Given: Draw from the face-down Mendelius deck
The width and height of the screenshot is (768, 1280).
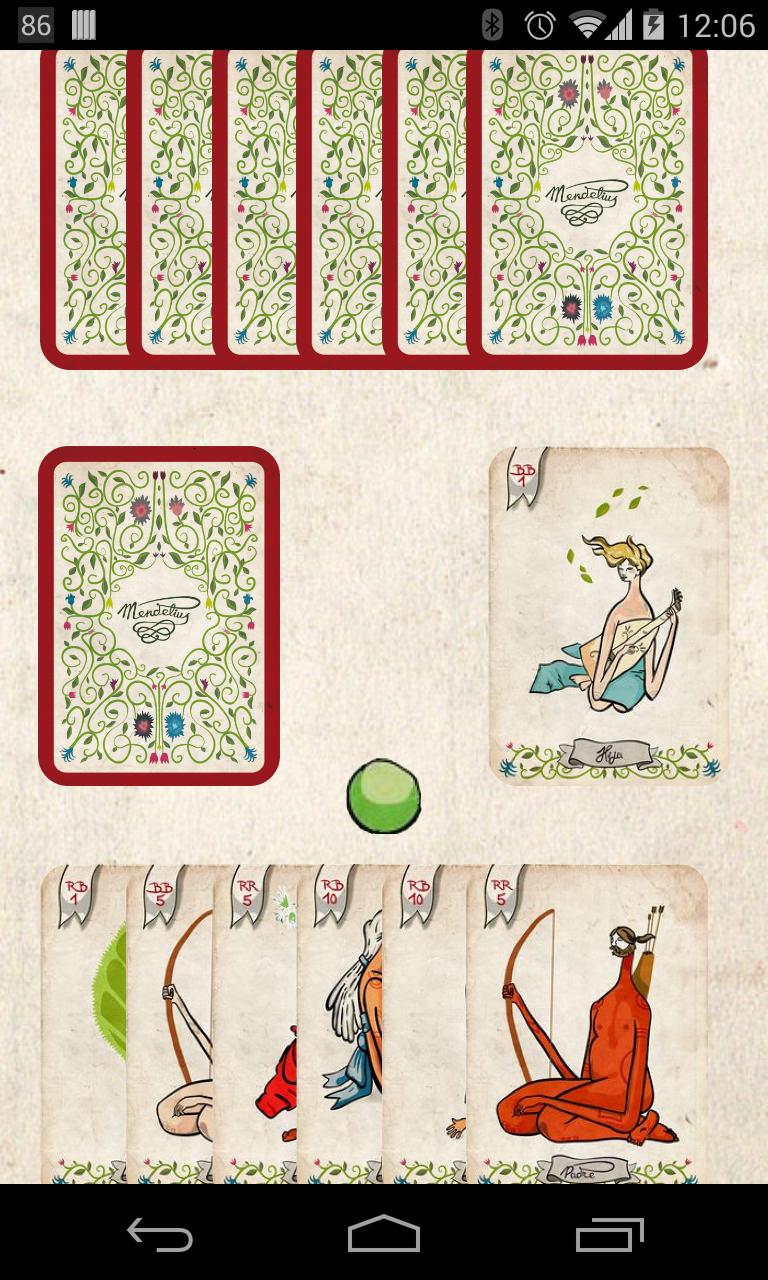Looking at the screenshot, I should click(x=159, y=615).
